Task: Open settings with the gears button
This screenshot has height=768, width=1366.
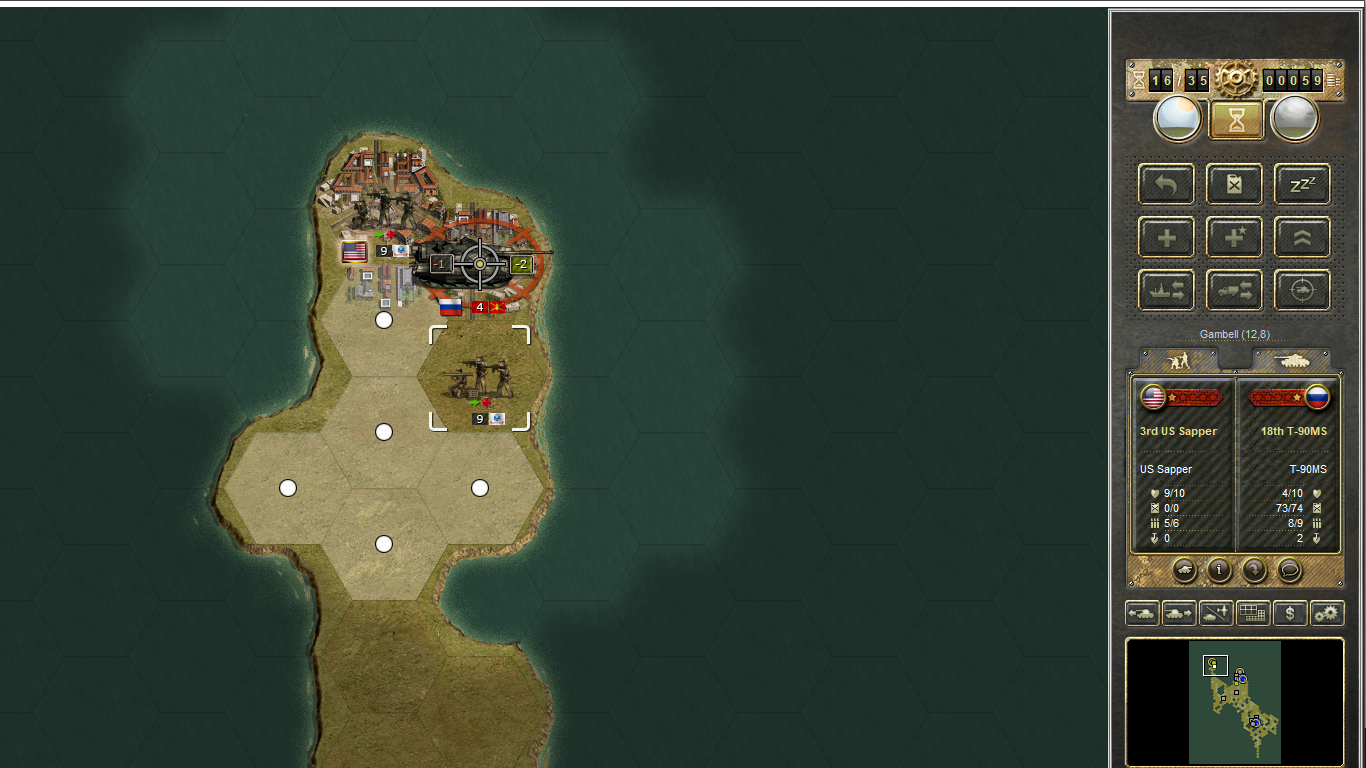Action: coord(1327,613)
